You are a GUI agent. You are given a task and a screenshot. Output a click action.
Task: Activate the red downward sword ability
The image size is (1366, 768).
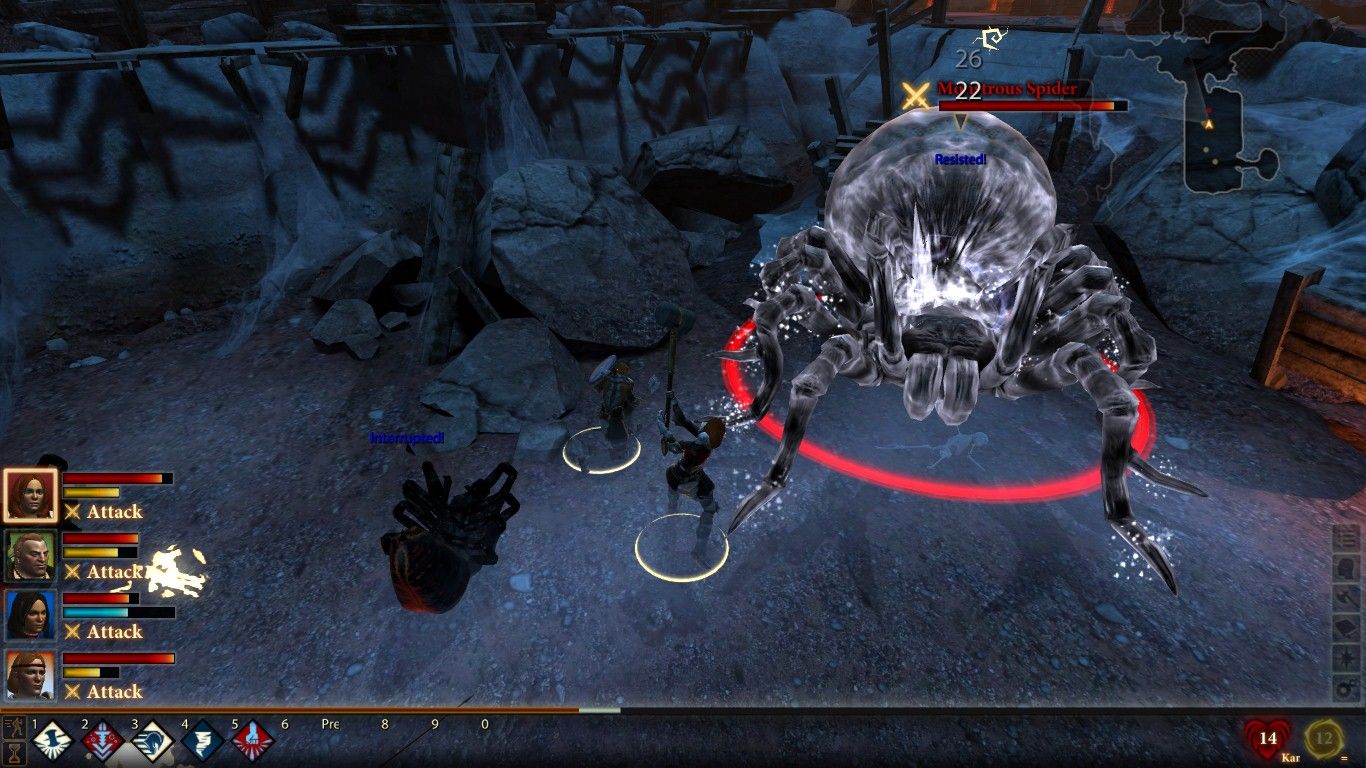coord(102,742)
